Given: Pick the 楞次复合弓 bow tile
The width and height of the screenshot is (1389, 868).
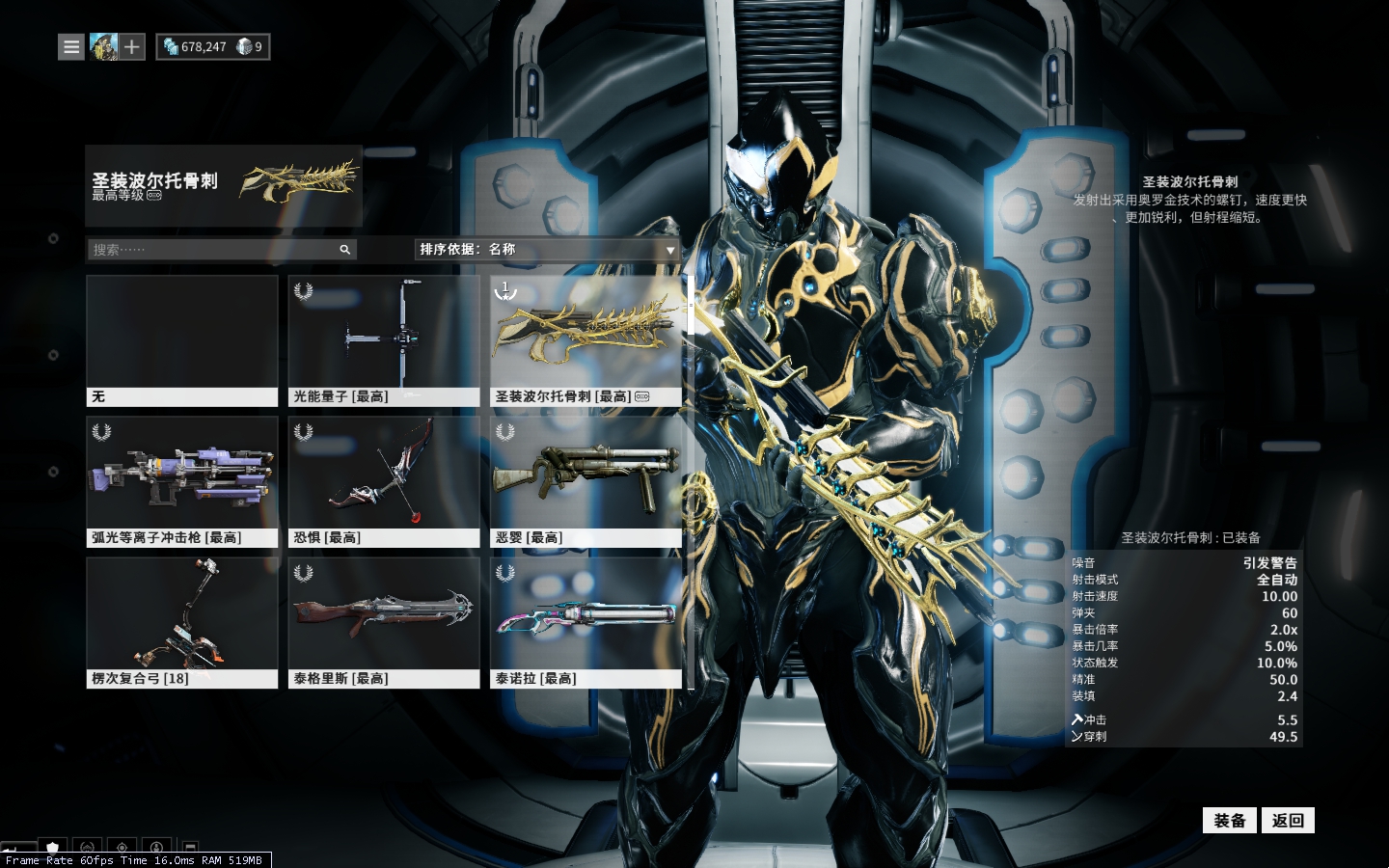Looking at the screenshot, I should pyautogui.click(x=182, y=622).
